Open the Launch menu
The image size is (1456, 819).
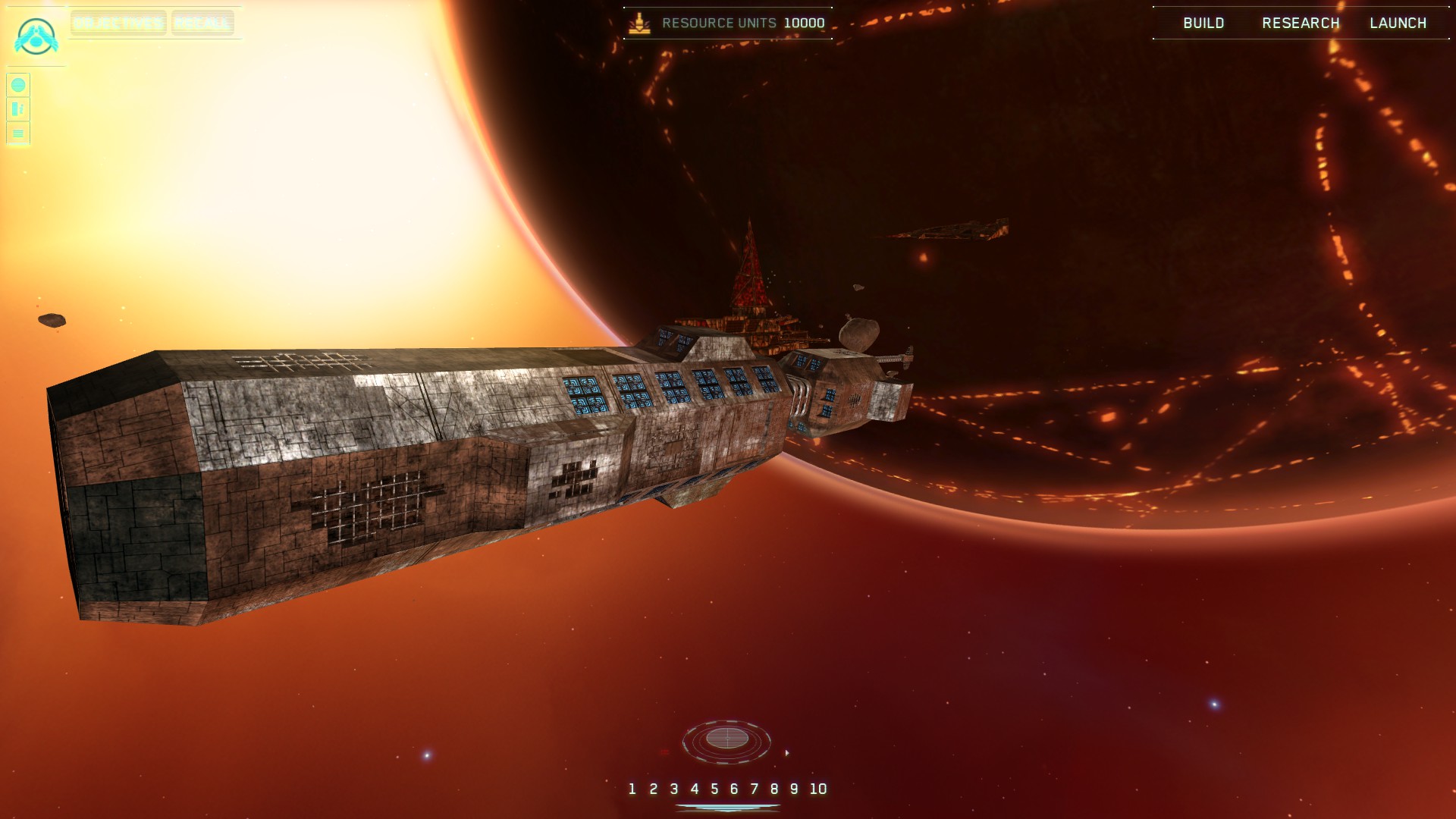[x=1398, y=23]
